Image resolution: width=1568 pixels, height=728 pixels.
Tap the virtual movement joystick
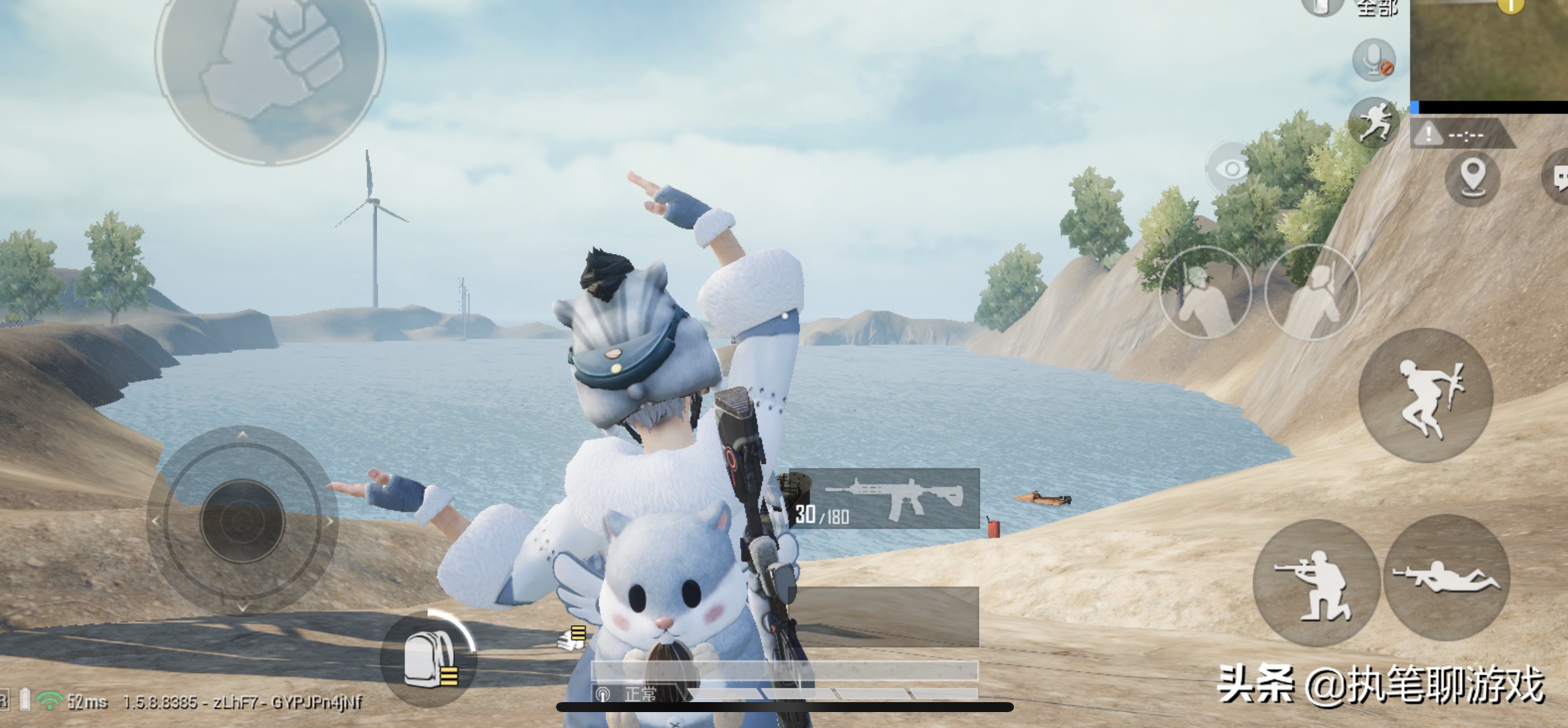point(242,521)
